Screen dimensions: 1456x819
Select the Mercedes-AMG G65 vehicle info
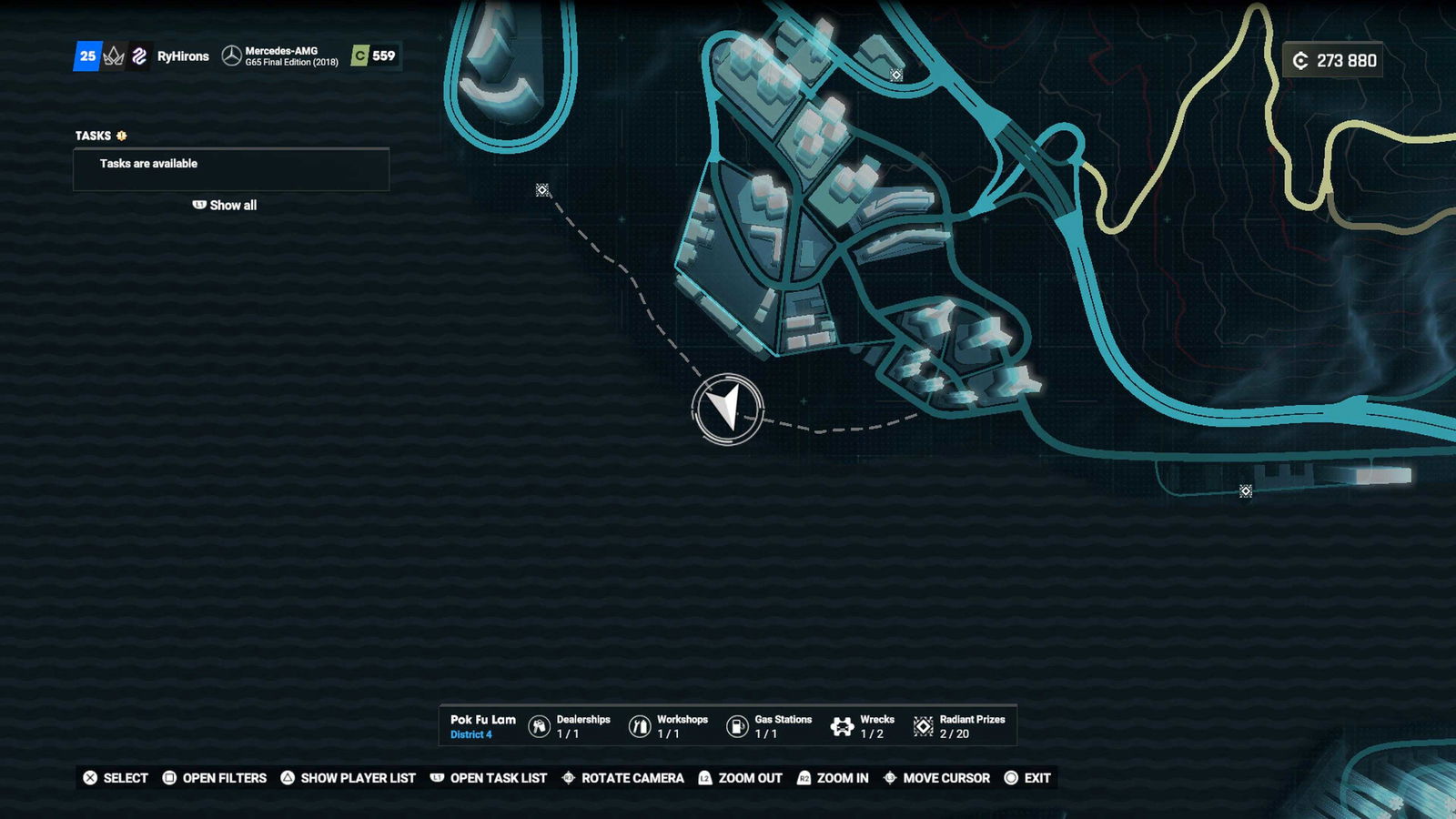click(281, 56)
